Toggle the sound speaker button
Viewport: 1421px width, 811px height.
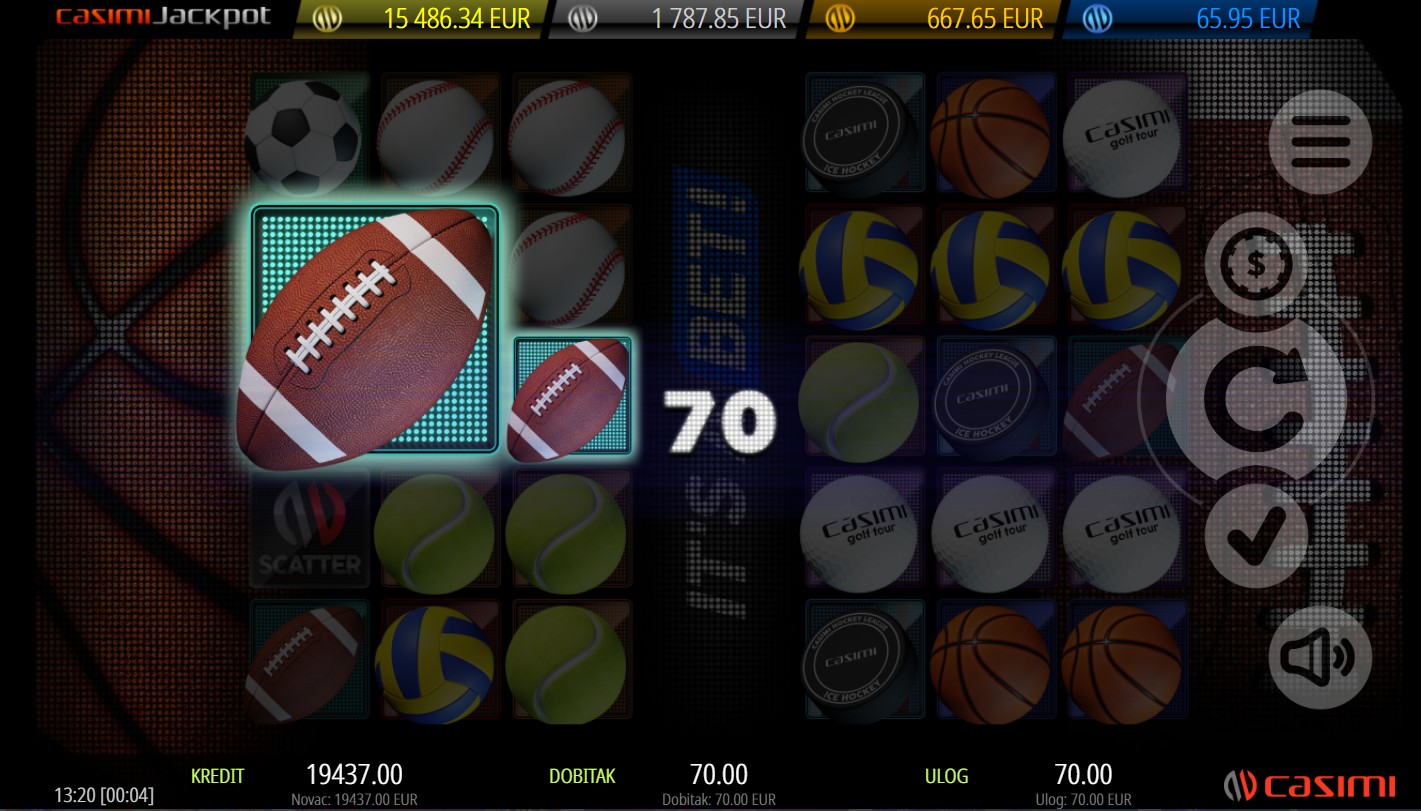pyautogui.click(x=1320, y=657)
